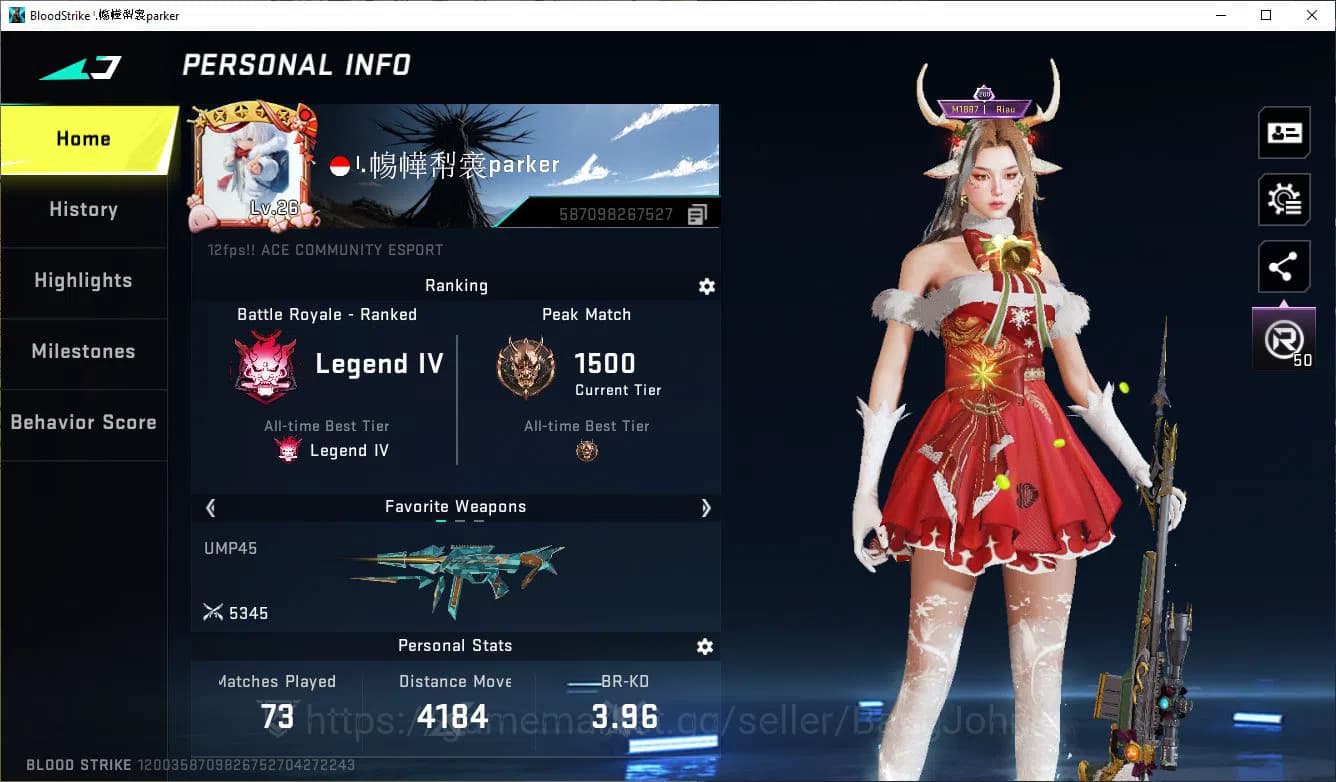
Task: Show the previous Favorite Weapon
Action: tap(210, 508)
